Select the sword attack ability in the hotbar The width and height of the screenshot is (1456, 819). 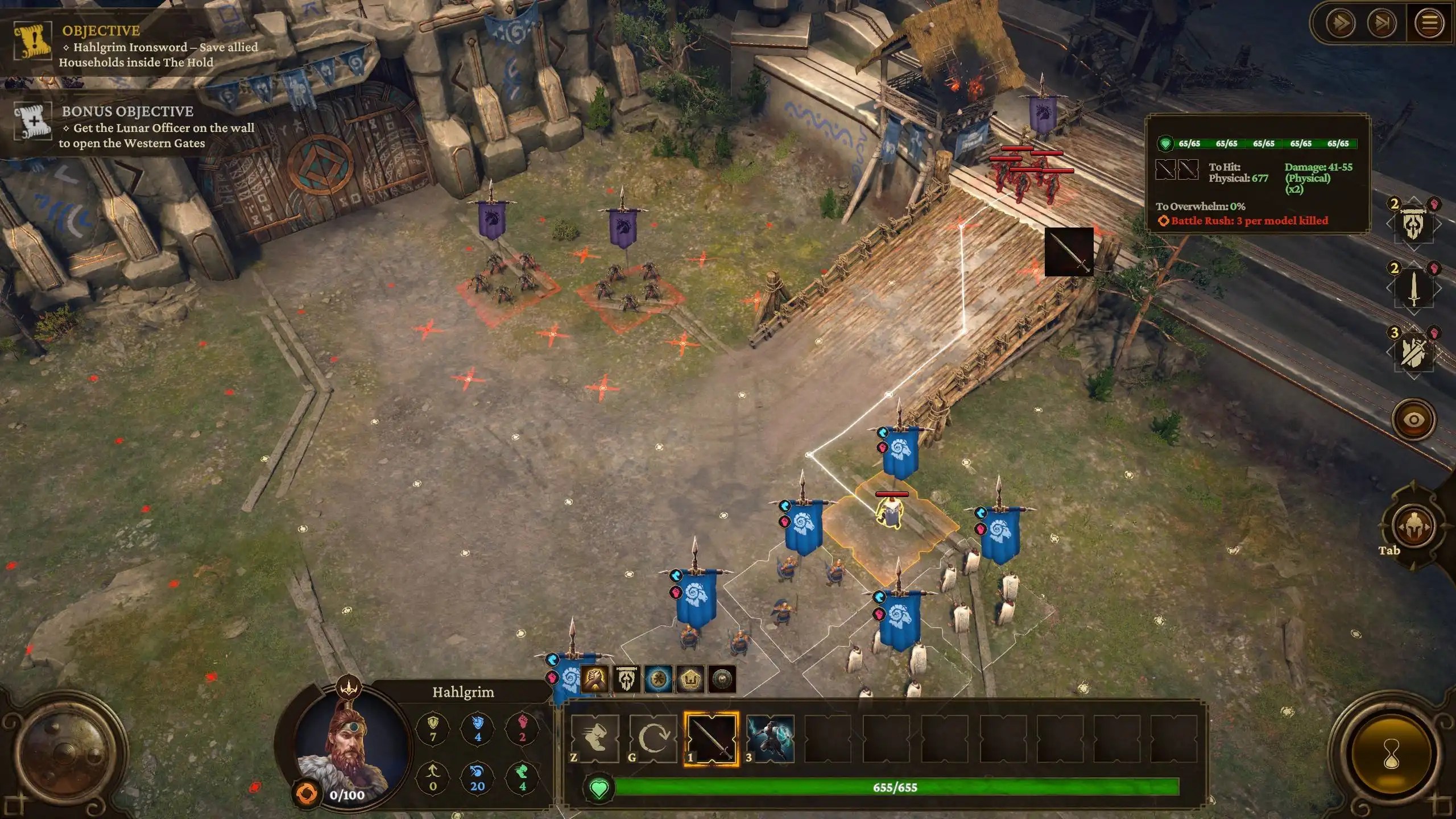tap(711, 738)
